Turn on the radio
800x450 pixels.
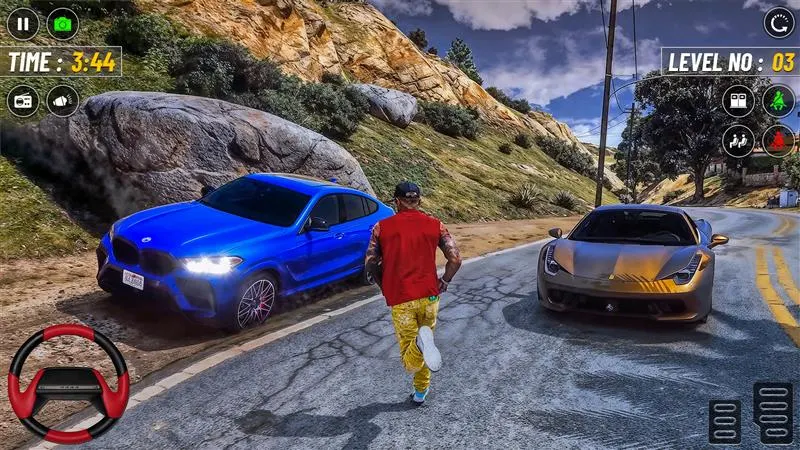[x=23, y=100]
